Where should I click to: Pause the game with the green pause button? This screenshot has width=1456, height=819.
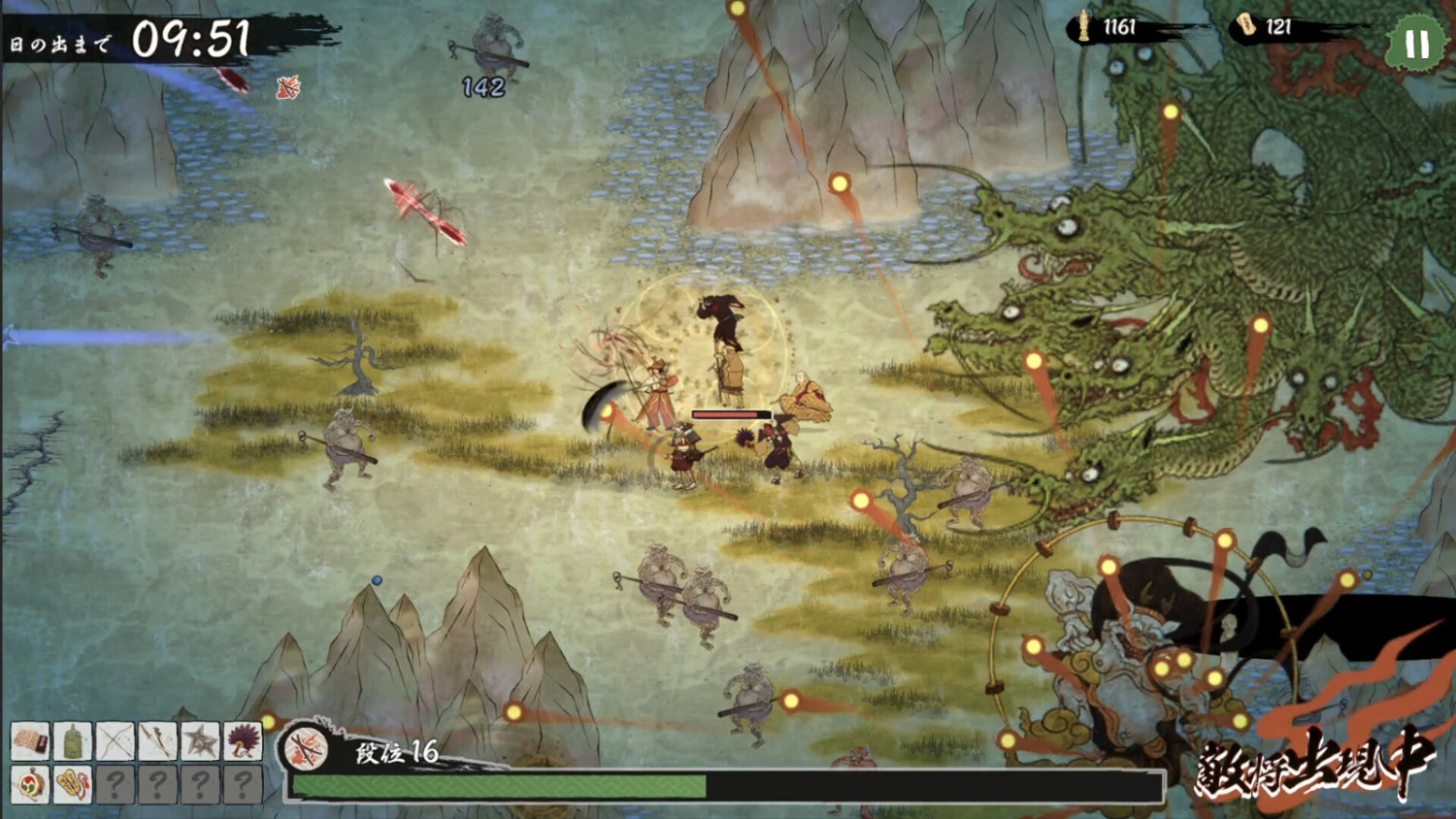pos(1416,43)
